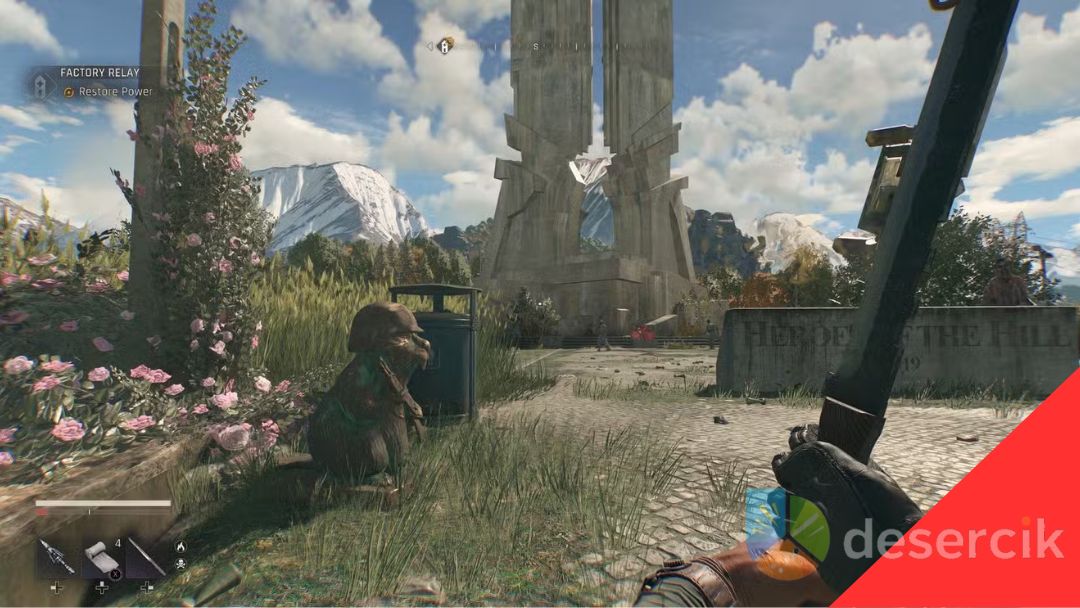Click the skull and crossbones icon

(x=181, y=565)
